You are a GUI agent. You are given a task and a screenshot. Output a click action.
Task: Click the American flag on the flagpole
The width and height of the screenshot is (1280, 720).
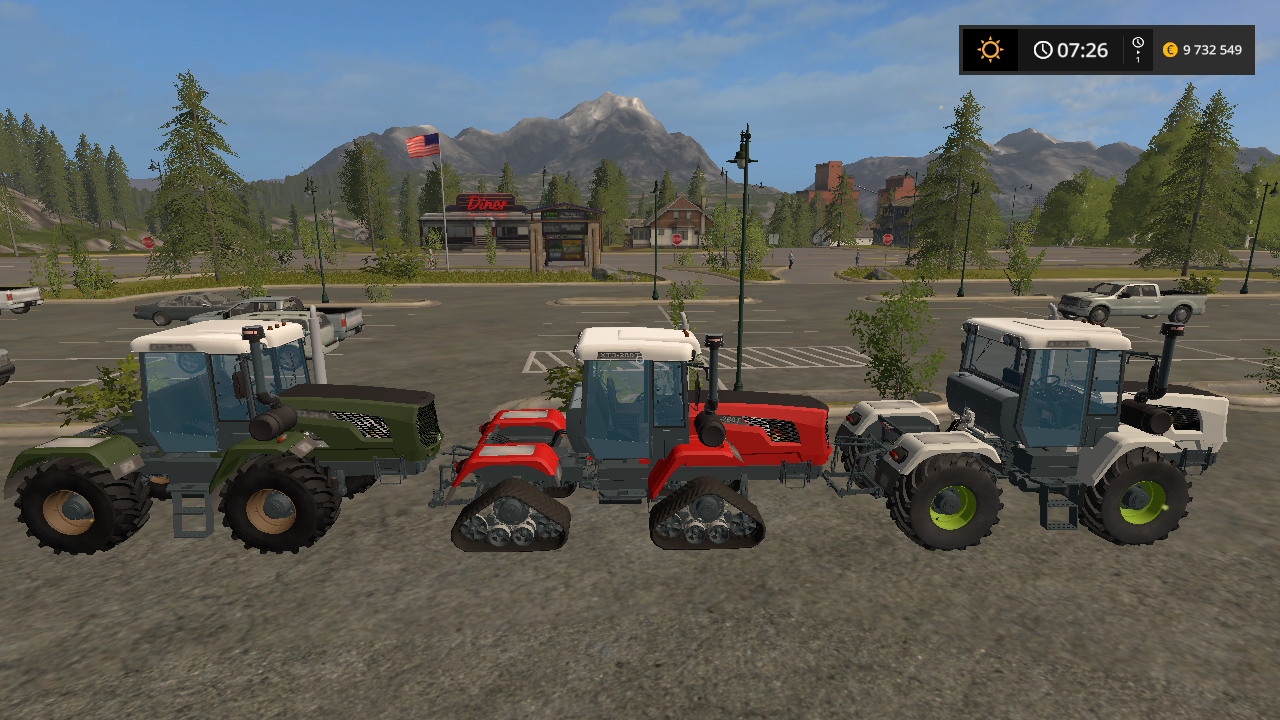point(422,143)
